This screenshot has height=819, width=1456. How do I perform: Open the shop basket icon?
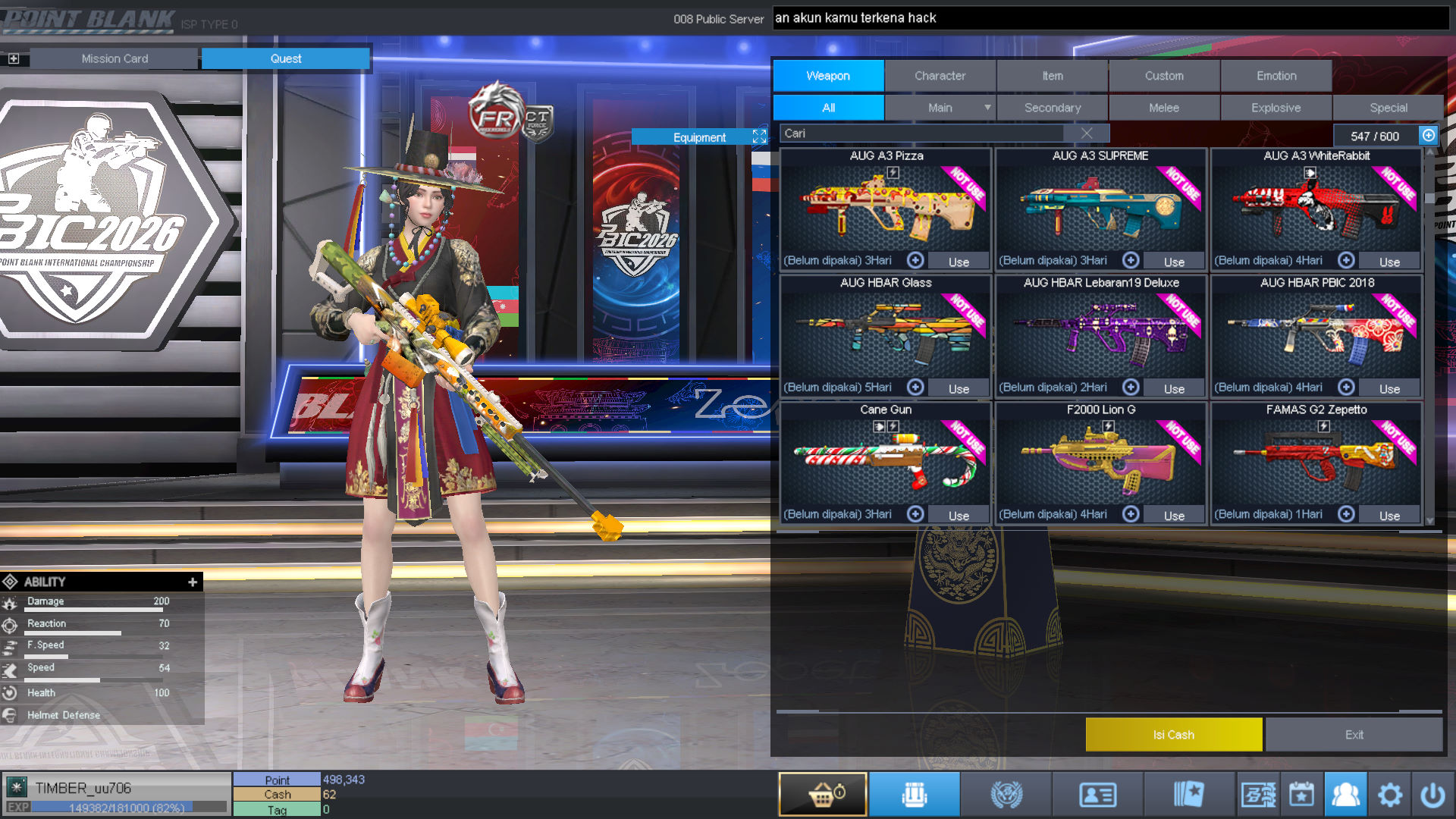click(822, 795)
